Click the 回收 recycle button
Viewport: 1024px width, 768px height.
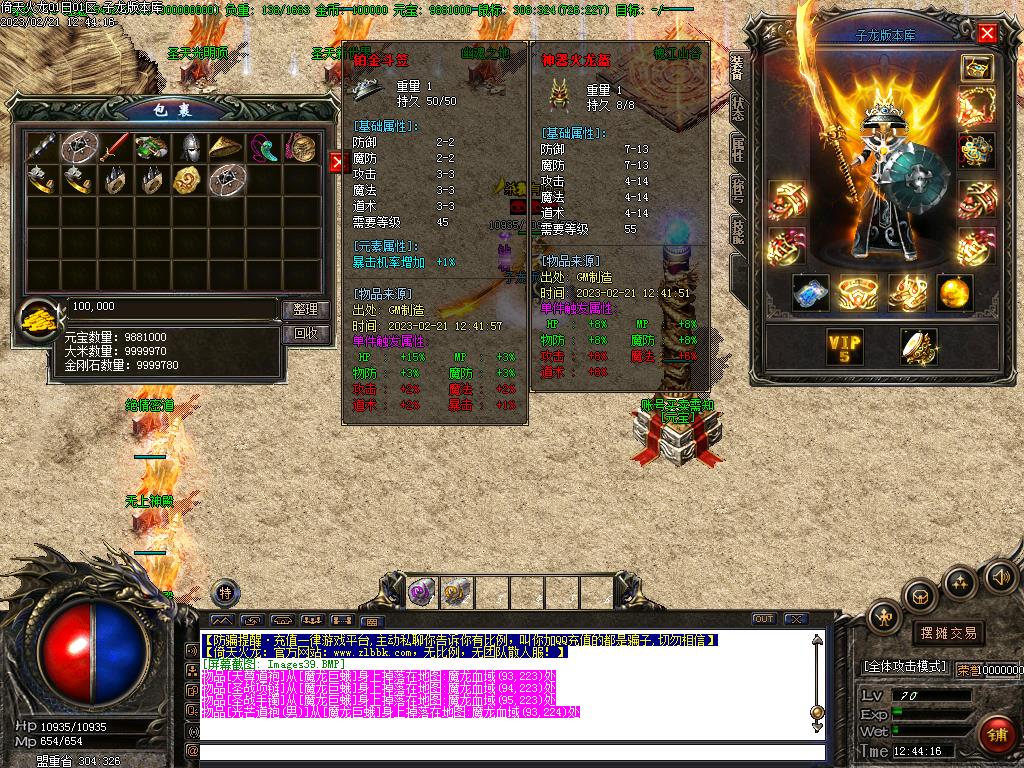pyautogui.click(x=305, y=333)
